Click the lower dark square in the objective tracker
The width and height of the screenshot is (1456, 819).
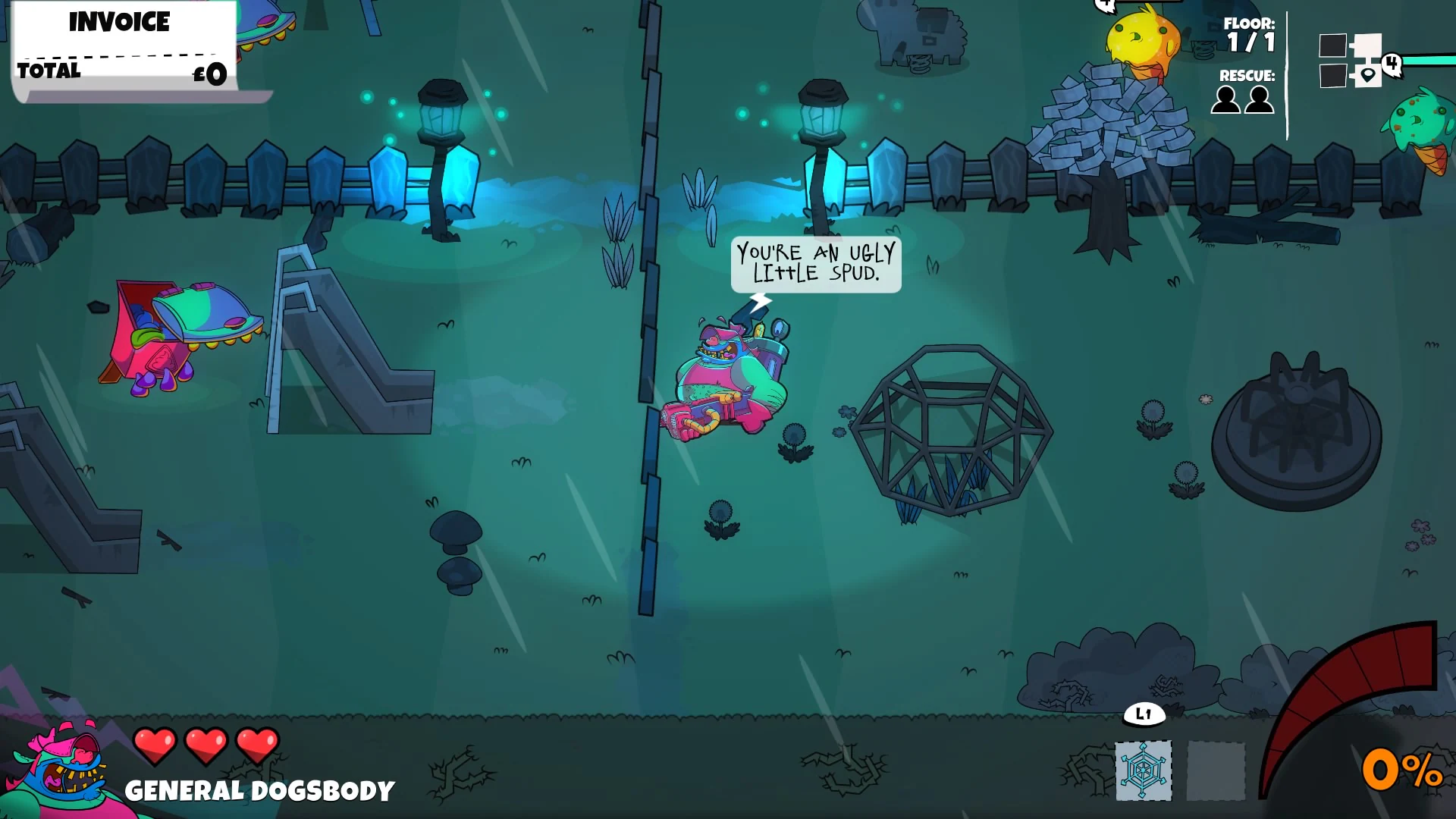click(x=1332, y=75)
